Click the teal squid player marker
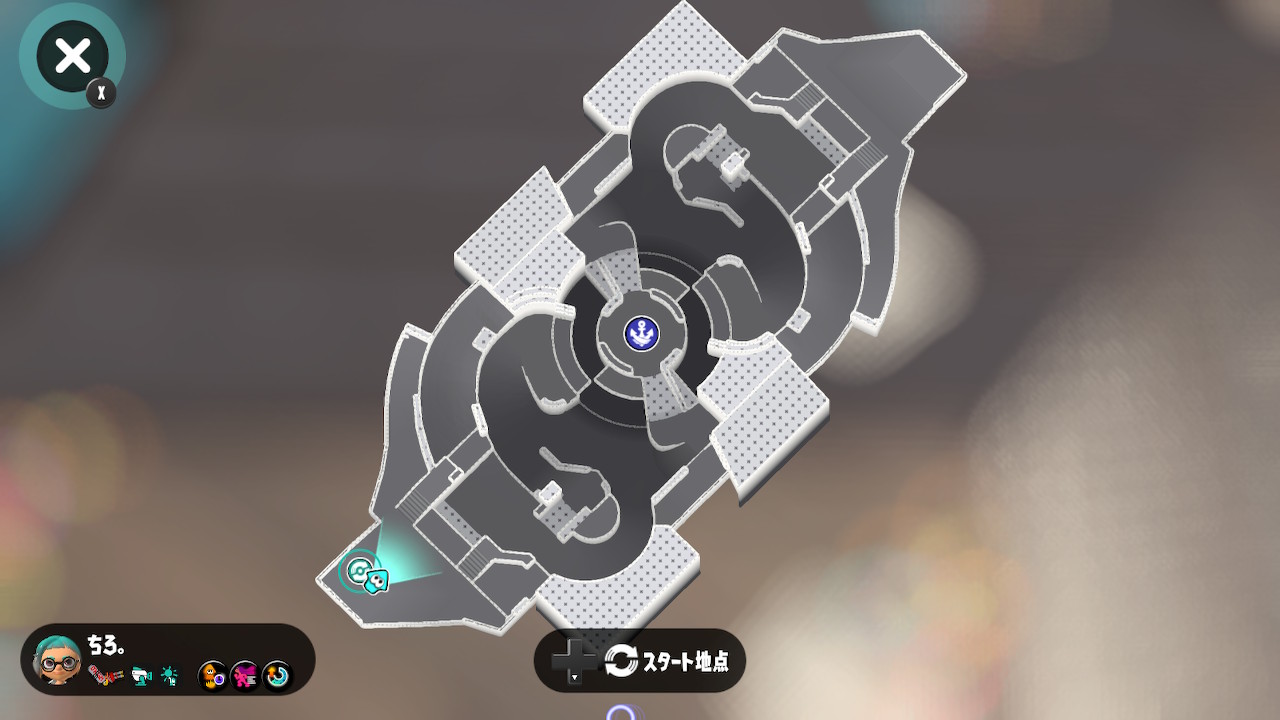The height and width of the screenshot is (720, 1280). point(377,579)
